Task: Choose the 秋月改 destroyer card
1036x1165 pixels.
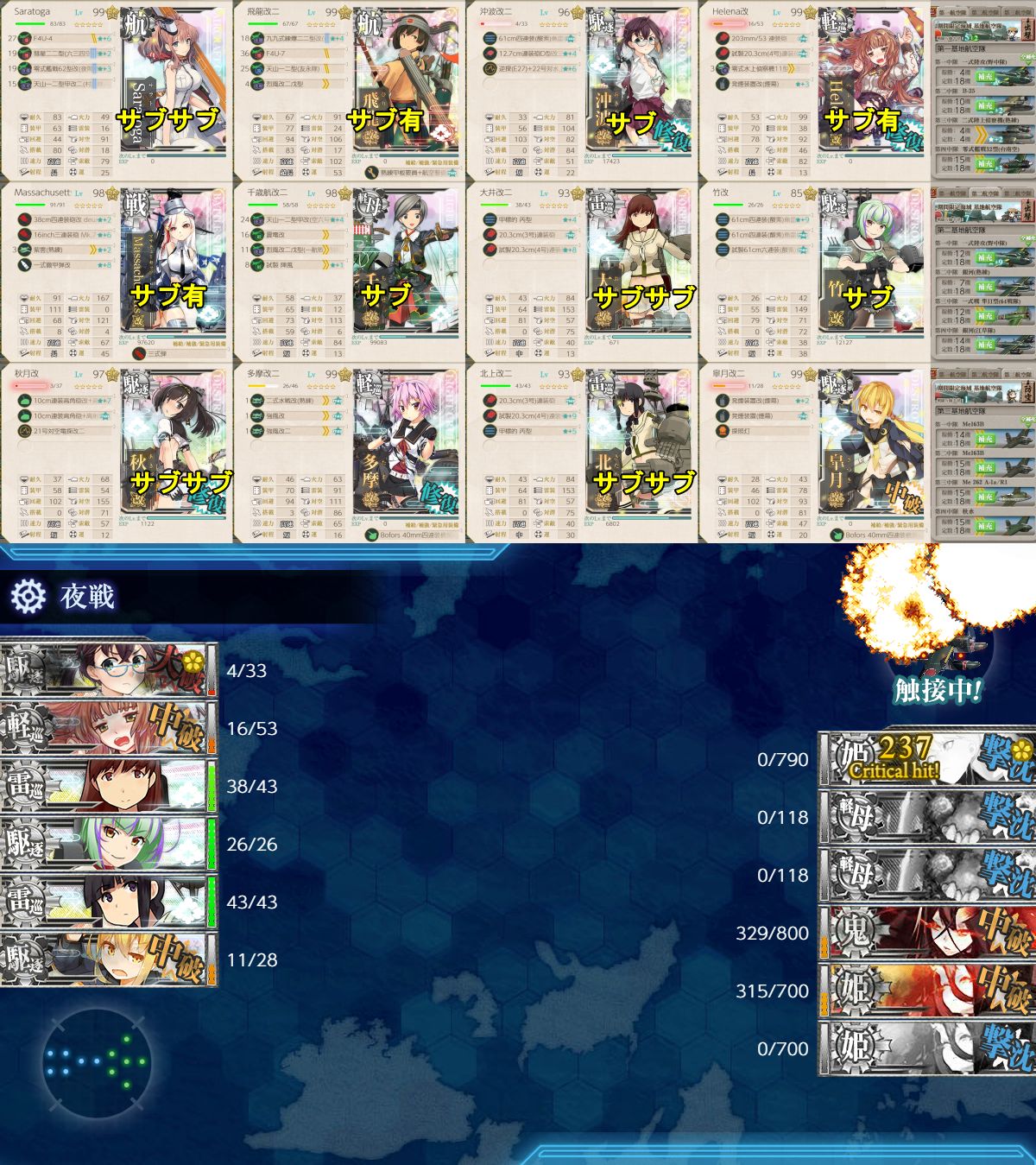Action: click(117, 453)
